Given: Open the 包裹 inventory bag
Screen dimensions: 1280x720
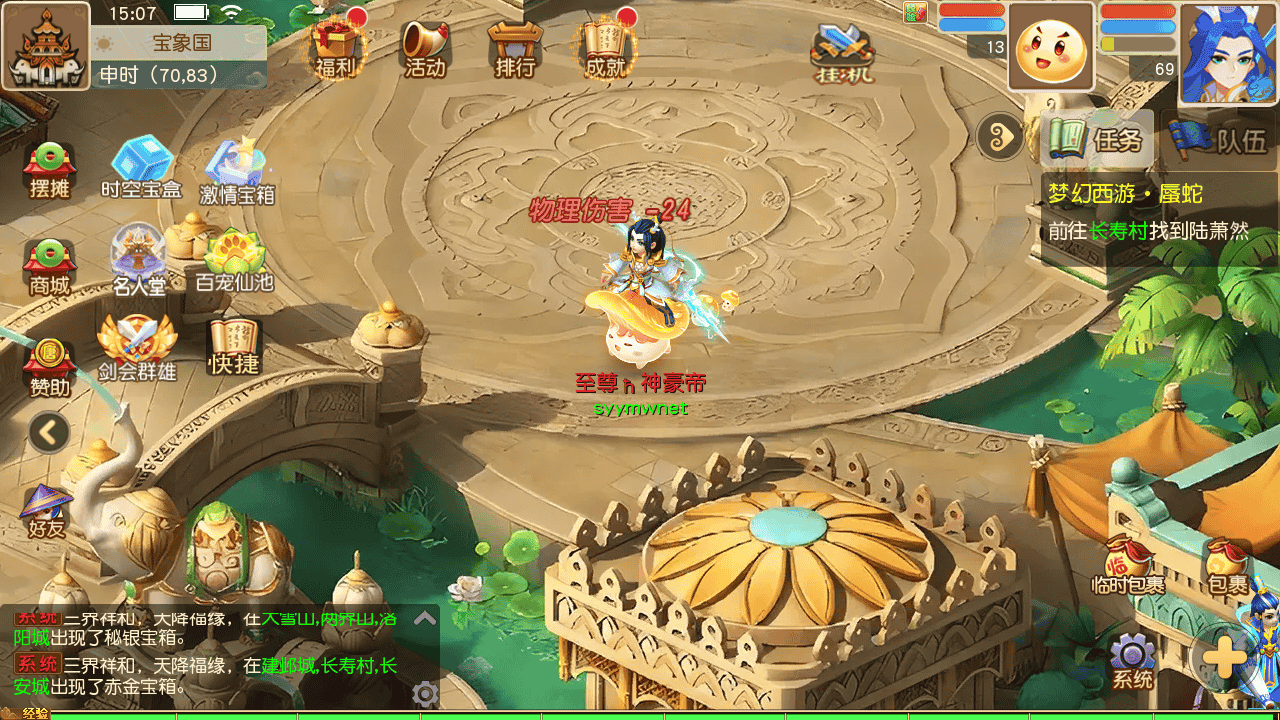Looking at the screenshot, I should pyautogui.click(x=1227, y=567).
